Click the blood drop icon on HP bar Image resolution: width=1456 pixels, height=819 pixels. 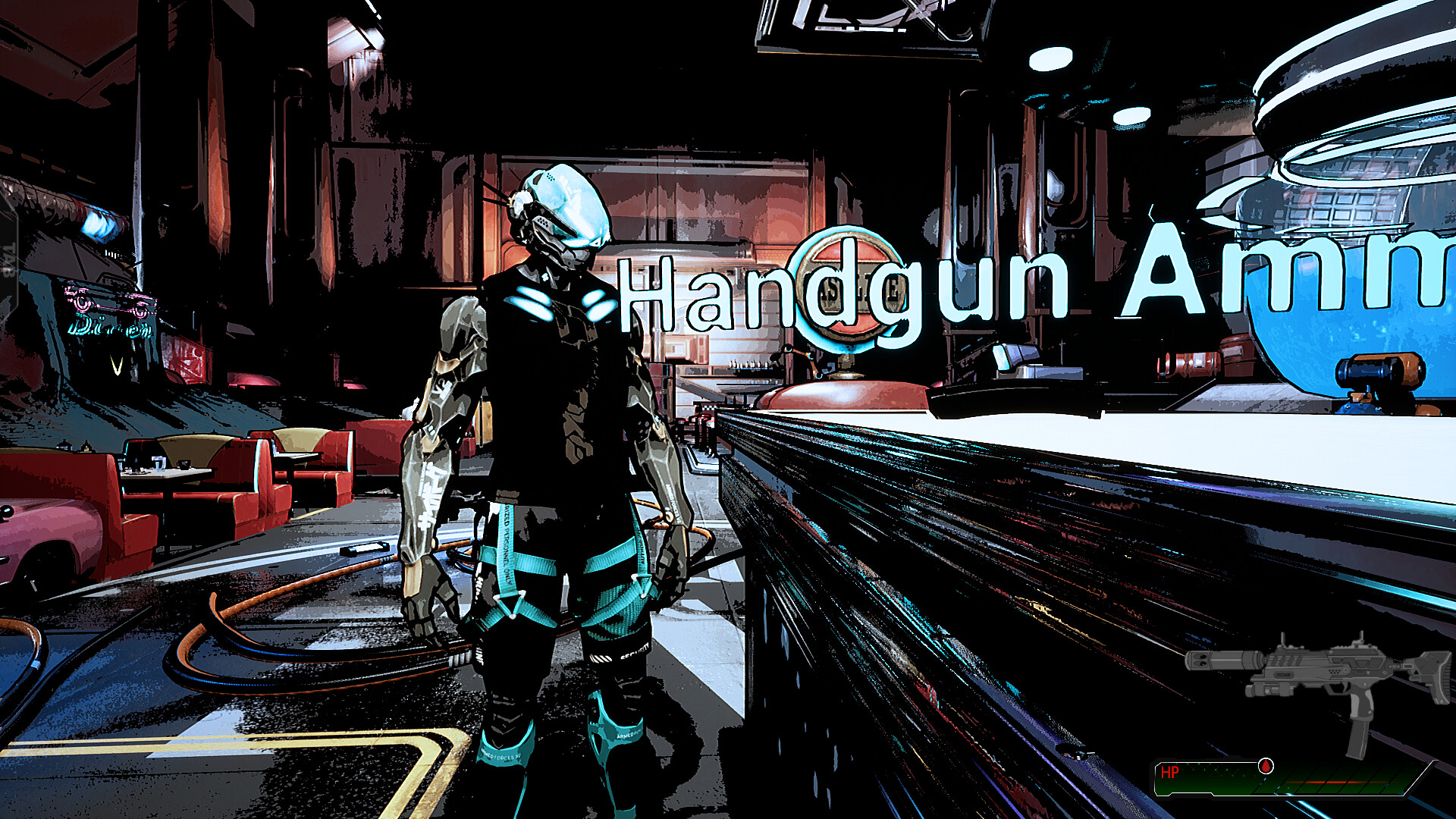[1265, 767]
